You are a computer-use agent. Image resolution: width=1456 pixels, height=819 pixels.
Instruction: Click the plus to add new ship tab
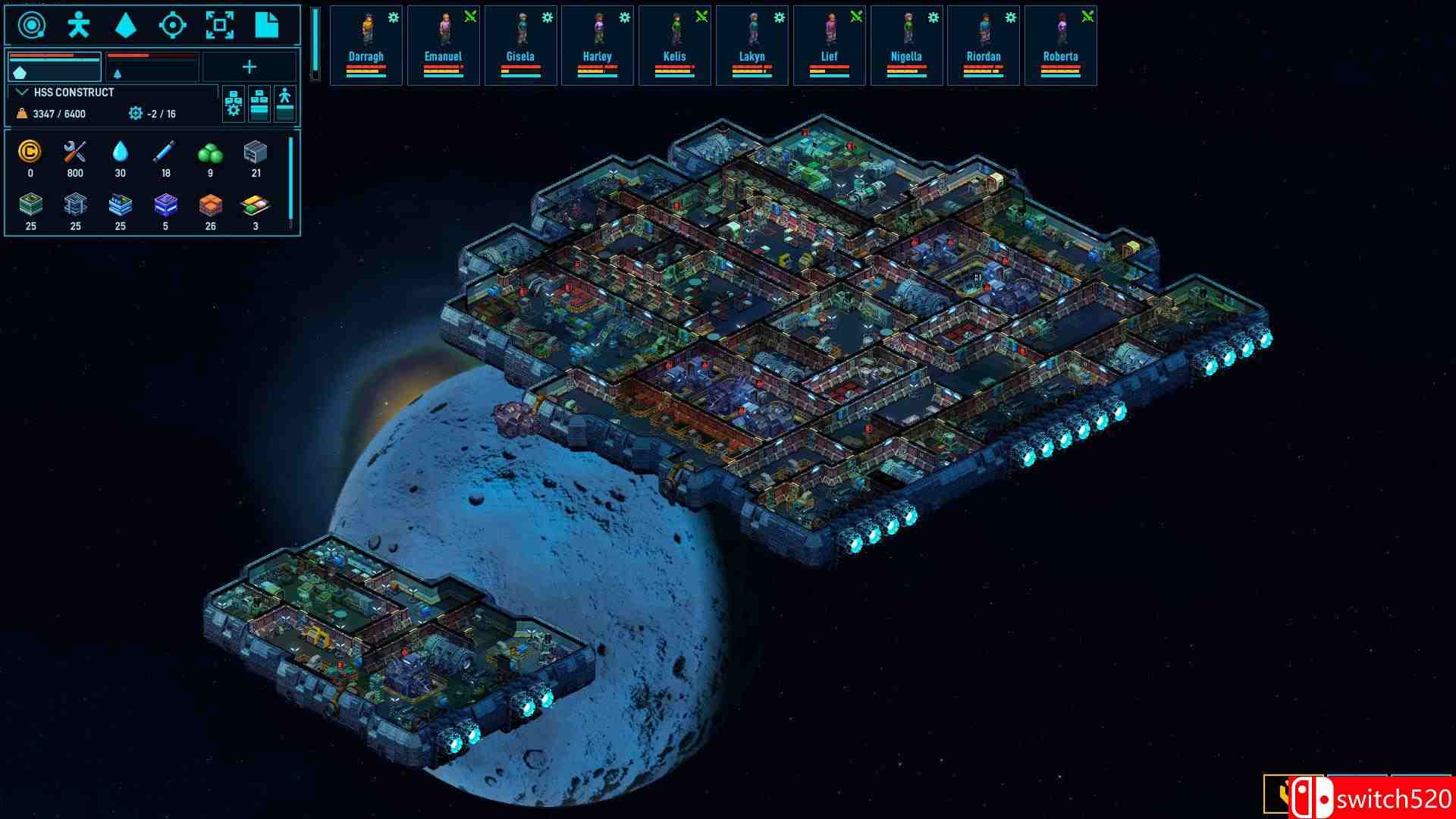(x=250, y=67)
